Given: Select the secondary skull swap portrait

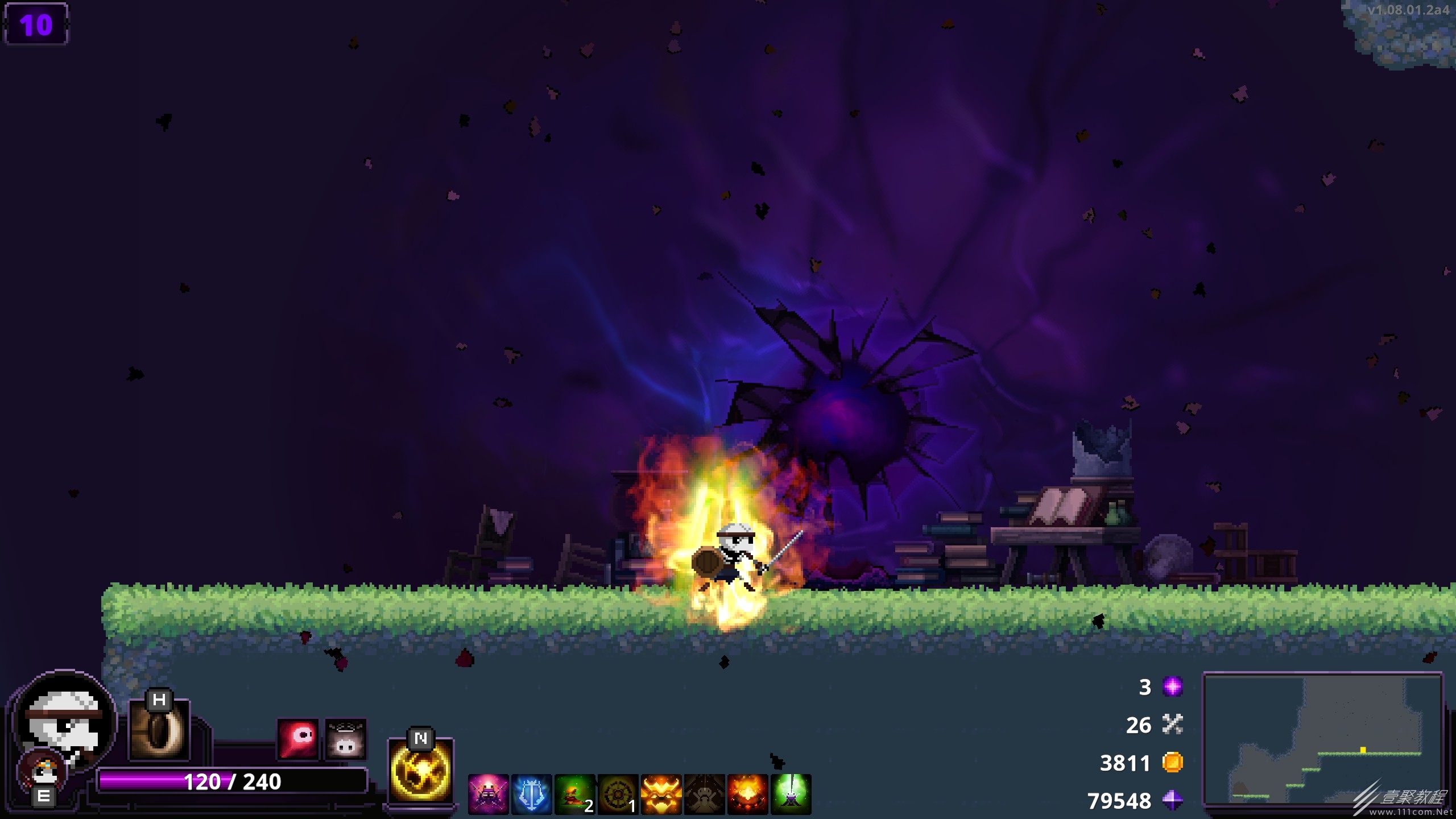Looking at the screenshot, I should coord(43,772).
